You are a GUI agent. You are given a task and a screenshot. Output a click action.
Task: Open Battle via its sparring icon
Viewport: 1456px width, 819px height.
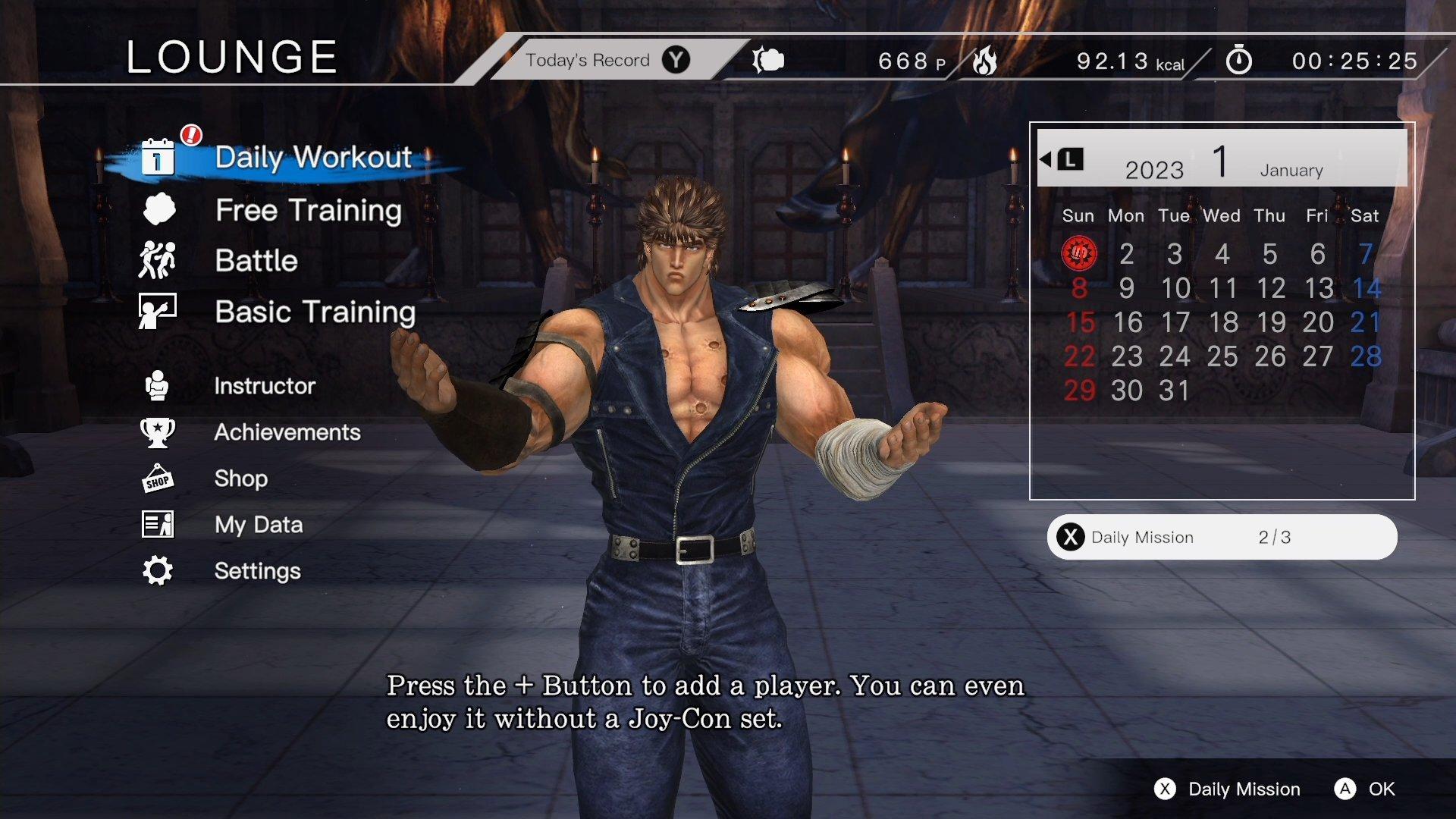pyautogui.click(x=157, y=261)
